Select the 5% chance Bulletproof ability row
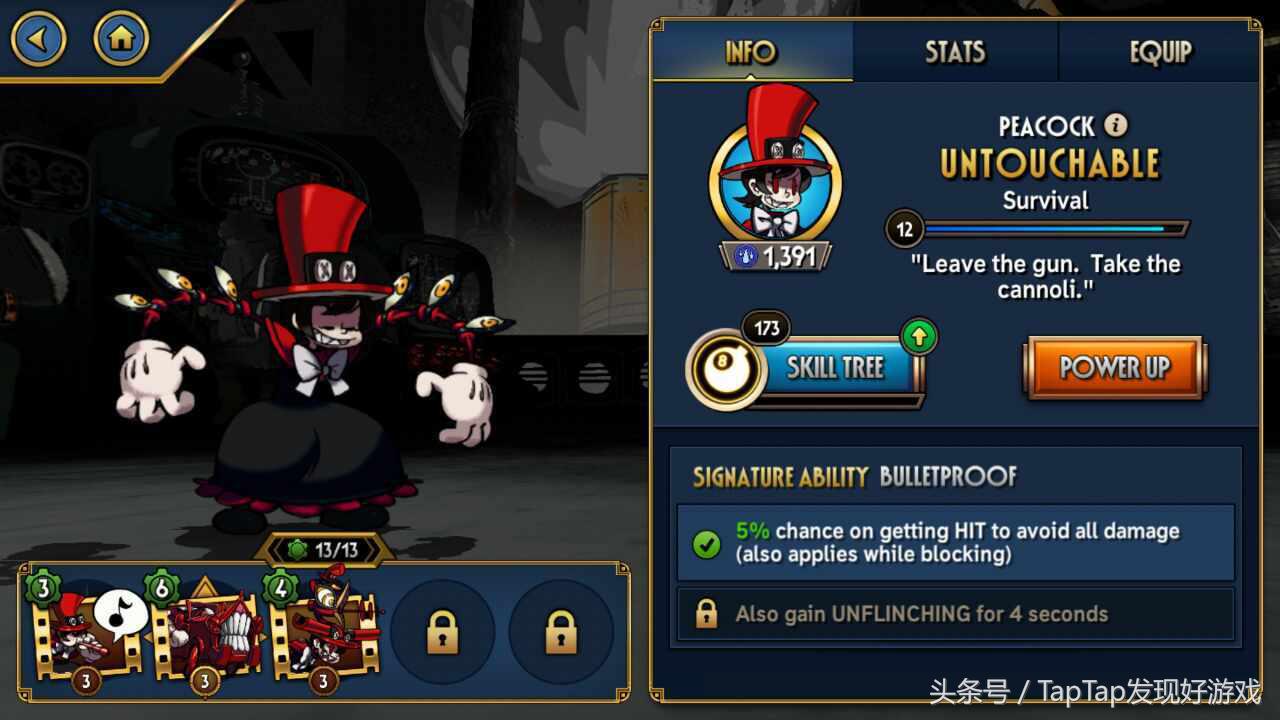 (x=955, y=543)
